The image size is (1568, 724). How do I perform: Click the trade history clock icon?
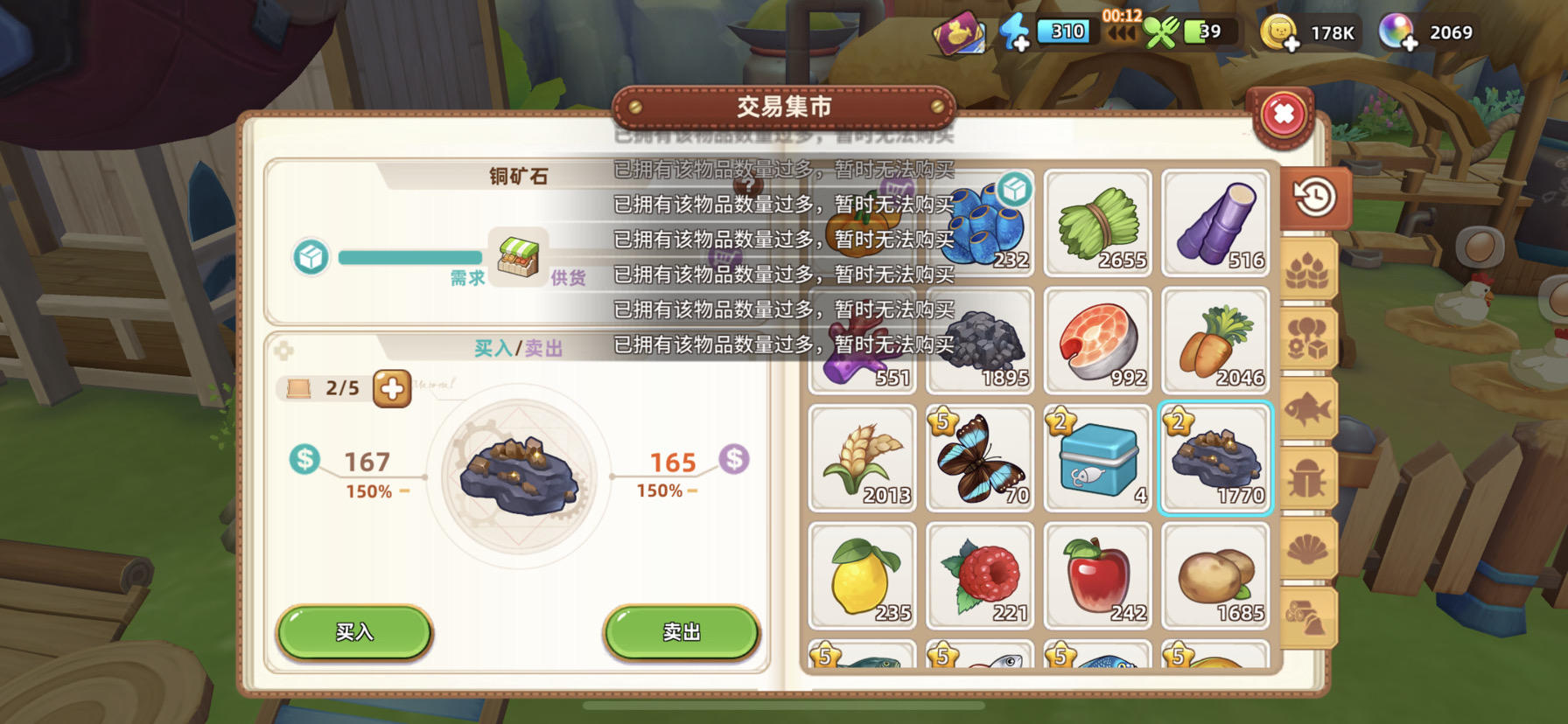(x=1314, y=198)
